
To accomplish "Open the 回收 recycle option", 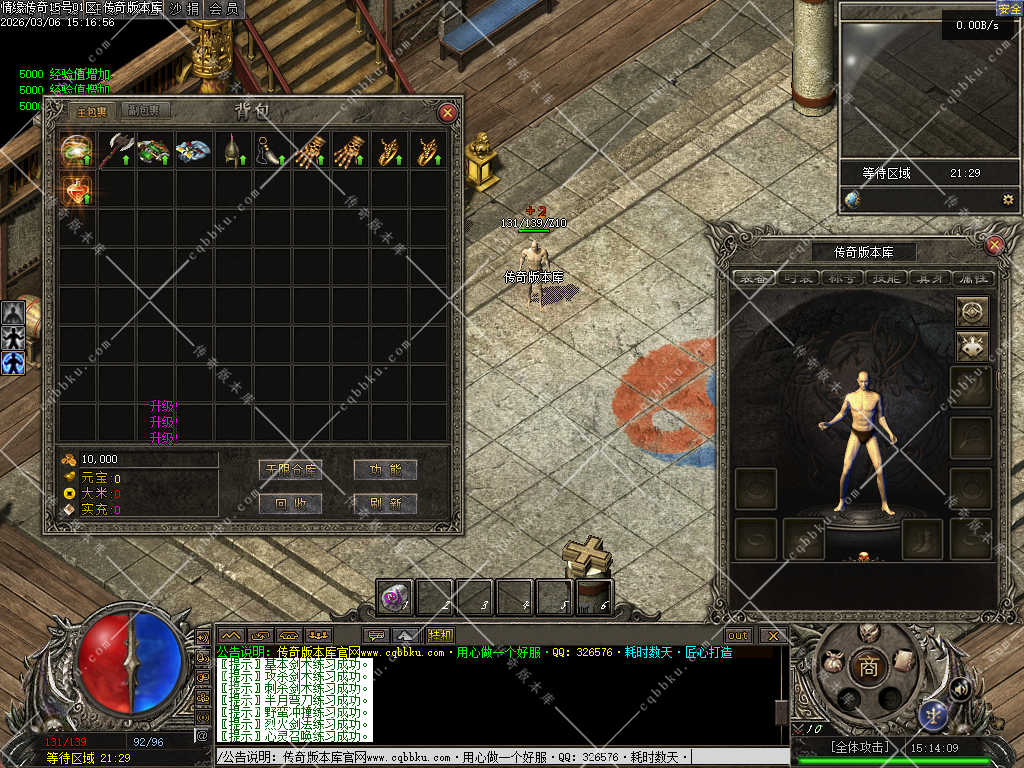I will coord(290,503).
